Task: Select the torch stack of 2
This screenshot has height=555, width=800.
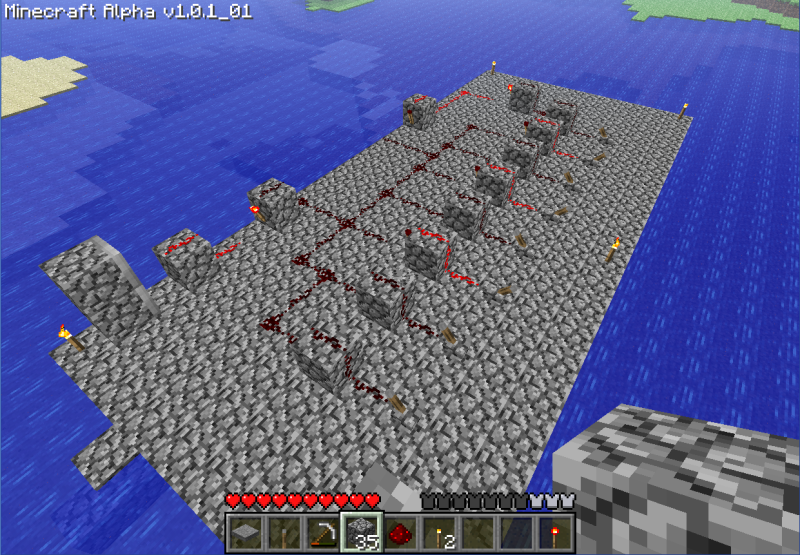Action: pos(439,531)
